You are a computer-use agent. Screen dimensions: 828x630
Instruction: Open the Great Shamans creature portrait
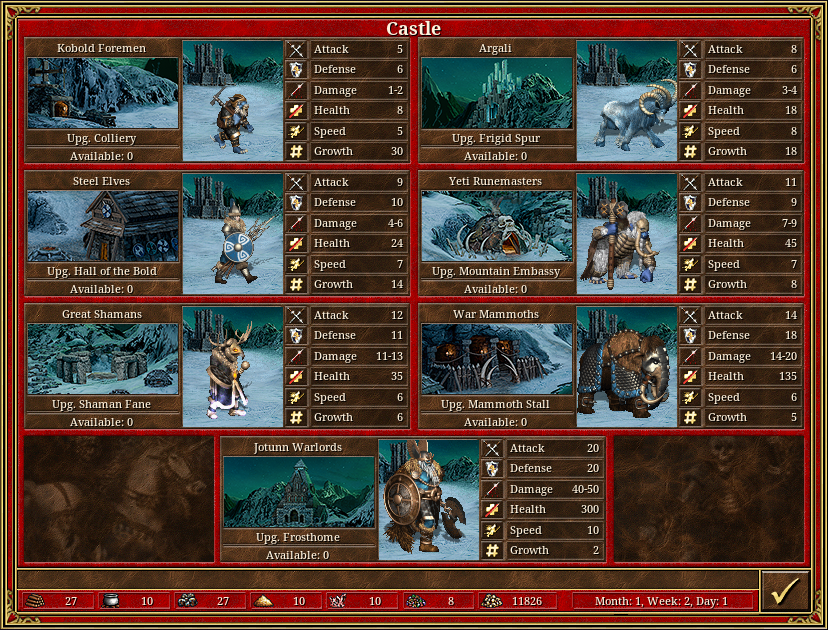pyautogui.click(x=233, y=366)
